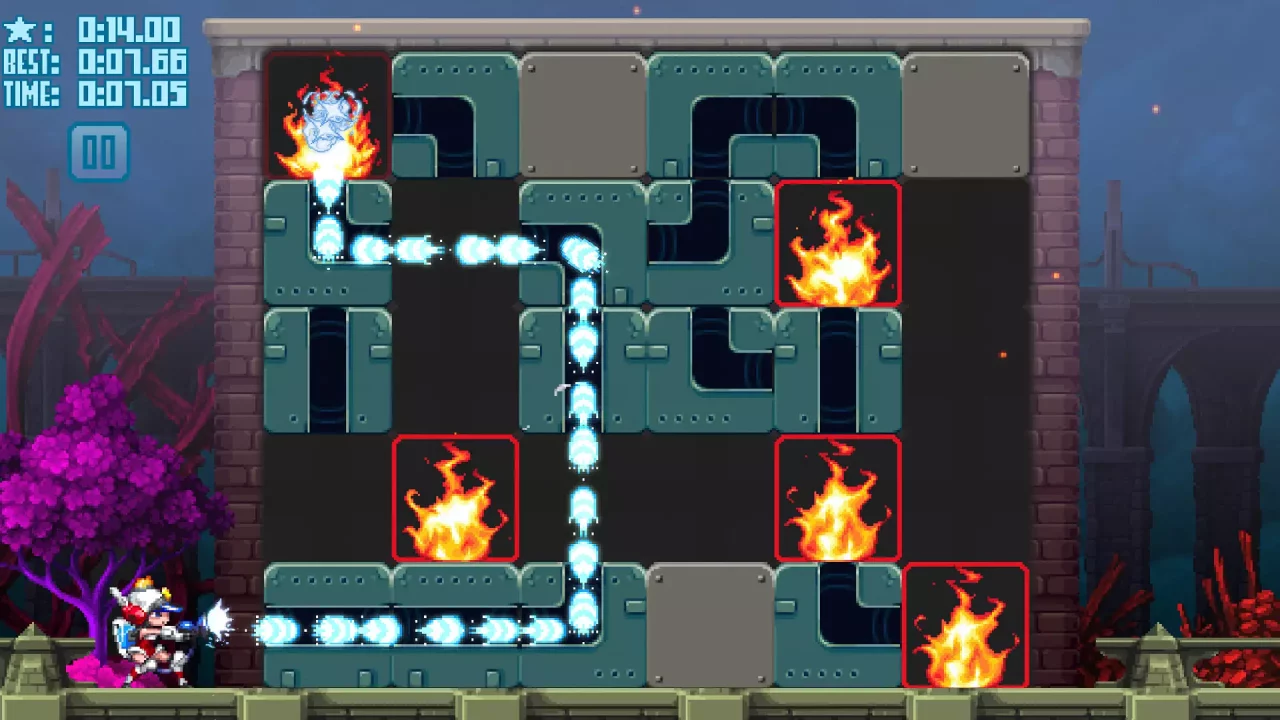Click the fire burning in the middle-right red frame

[838, 498]
